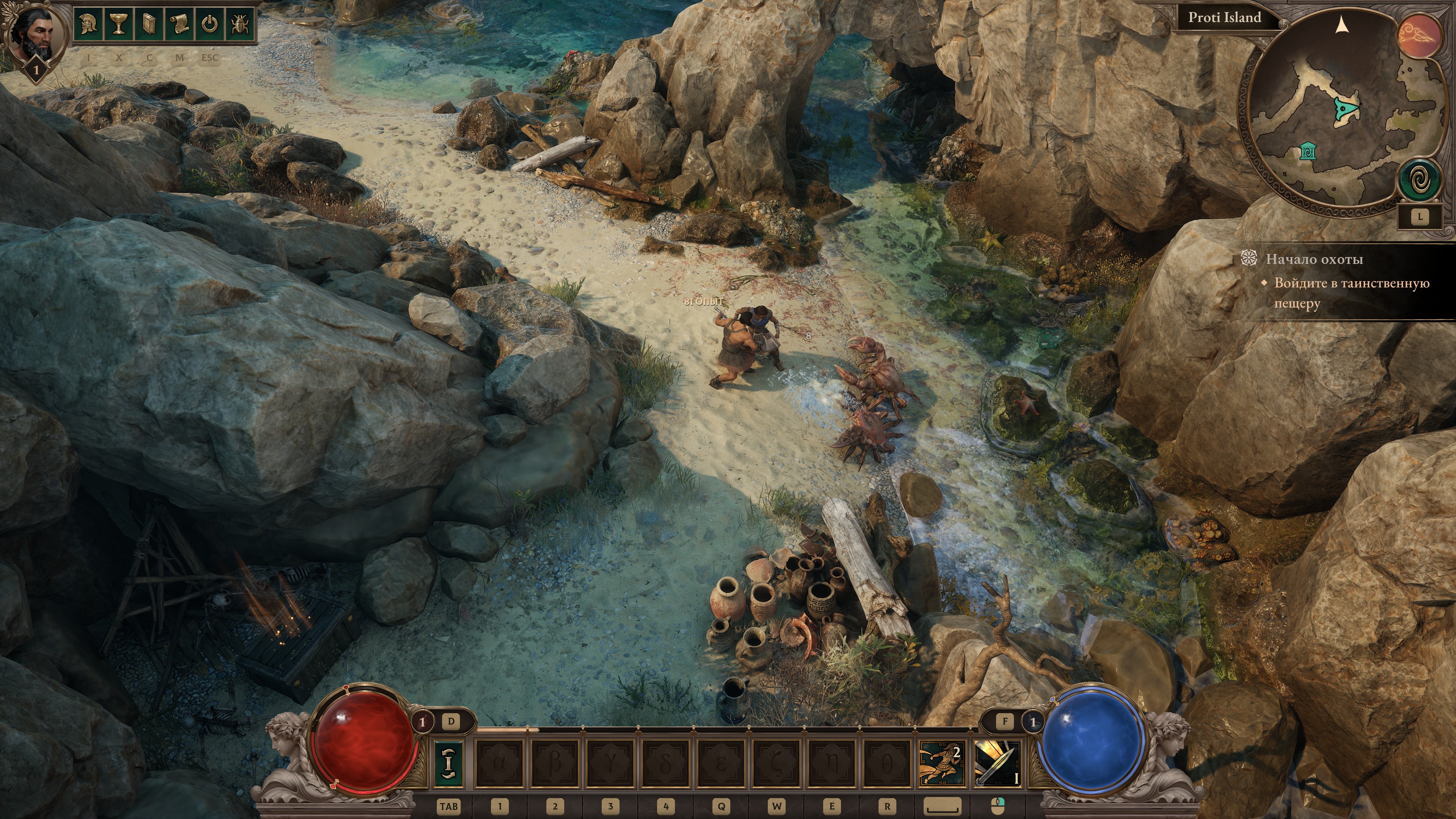Toggle the weapon swap button
The width and height of the screenshot is (1456, 819).
pos(449,764)
